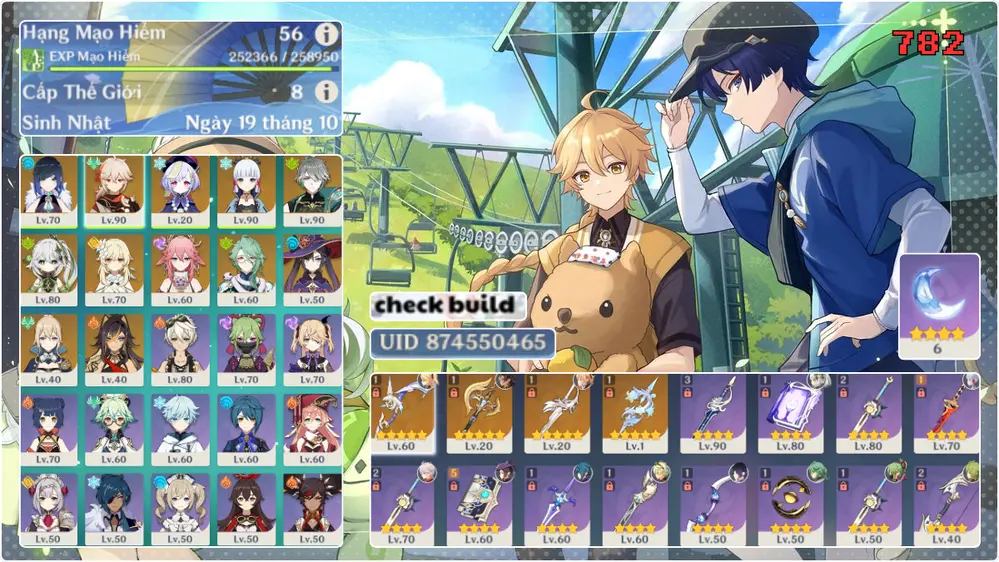Choose the Qiqi level 20 character tile

pyautogui.click(x=182, y=190)
